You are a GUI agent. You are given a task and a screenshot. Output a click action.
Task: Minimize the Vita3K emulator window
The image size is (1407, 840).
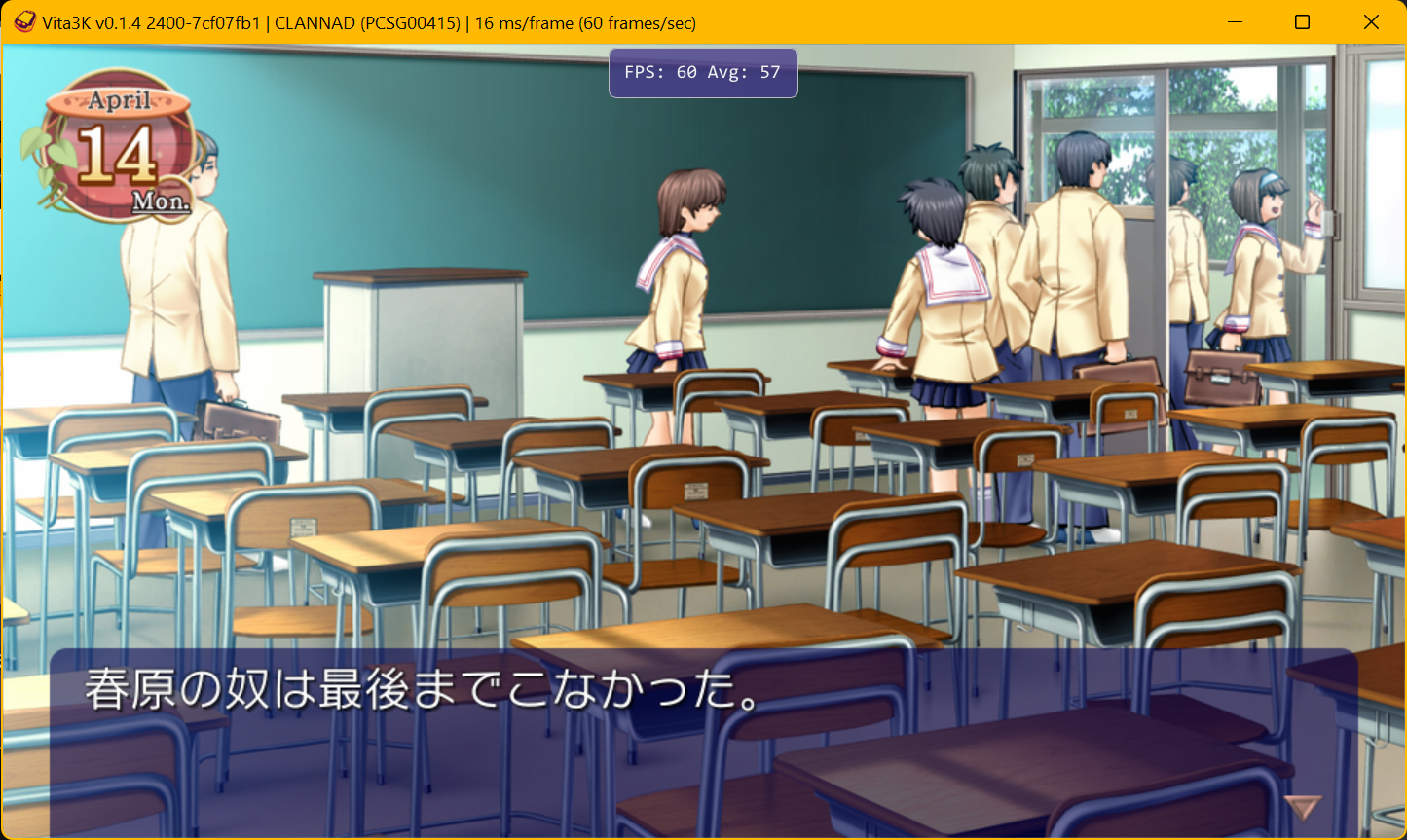pos(1233,20)
